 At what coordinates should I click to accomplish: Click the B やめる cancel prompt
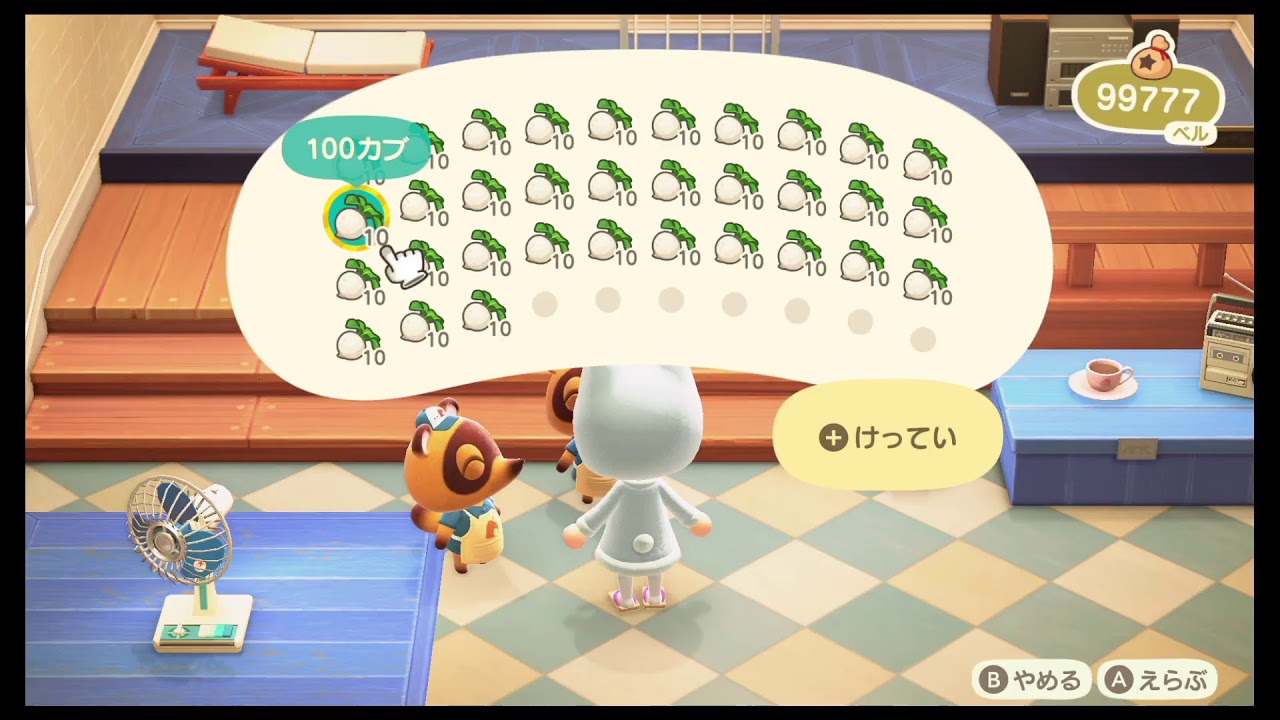[1030, 678]
